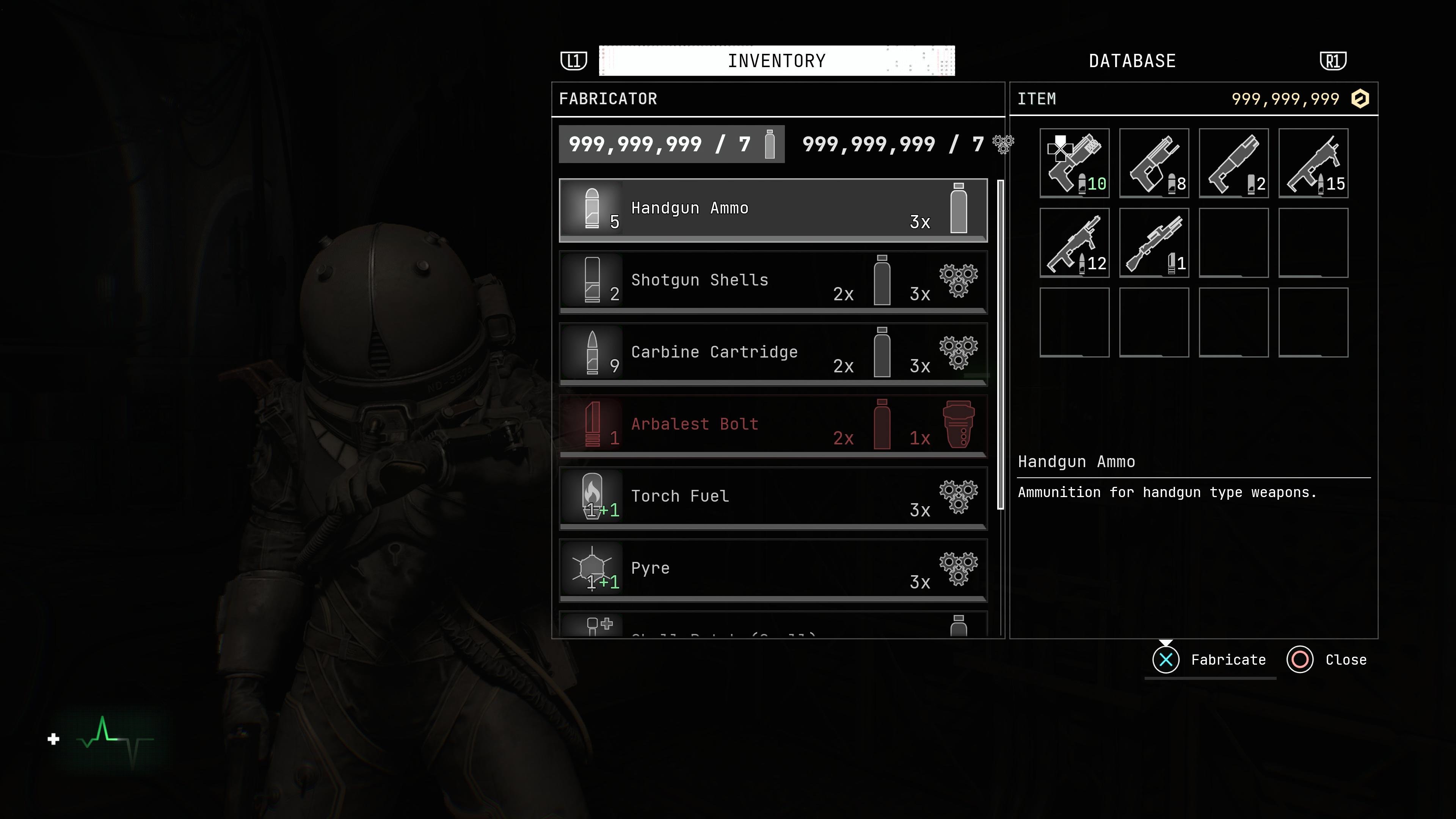Image resolution: width=1456 pixels, height=819 pixels.
Task: Select the weapon slot with 8 ammo
Action: [x=1153, y=163]
